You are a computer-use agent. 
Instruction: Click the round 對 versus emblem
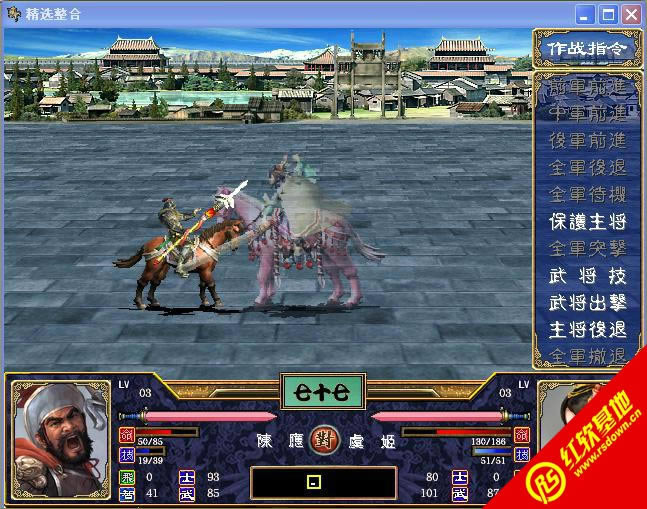tap(324, 437)
